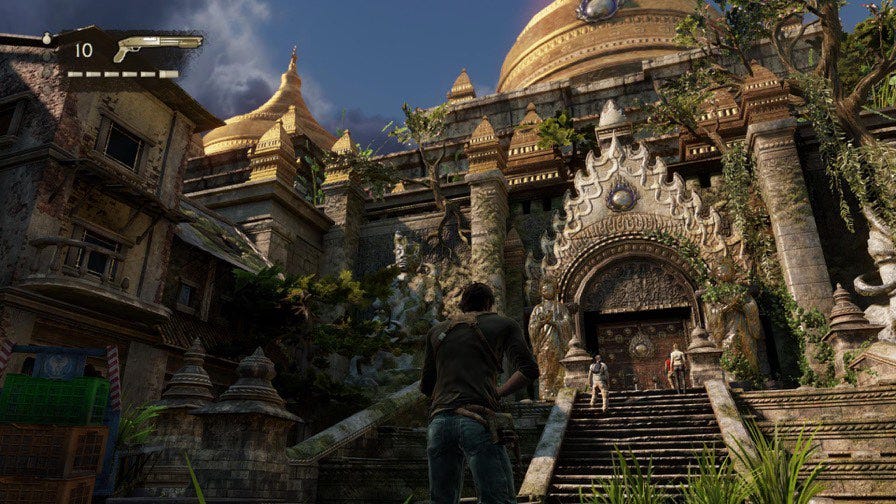The image size is (896, 504).
Task: Click the grenade icon beside the ammo count
Action: pyautogui.click(x=49, y=38)
